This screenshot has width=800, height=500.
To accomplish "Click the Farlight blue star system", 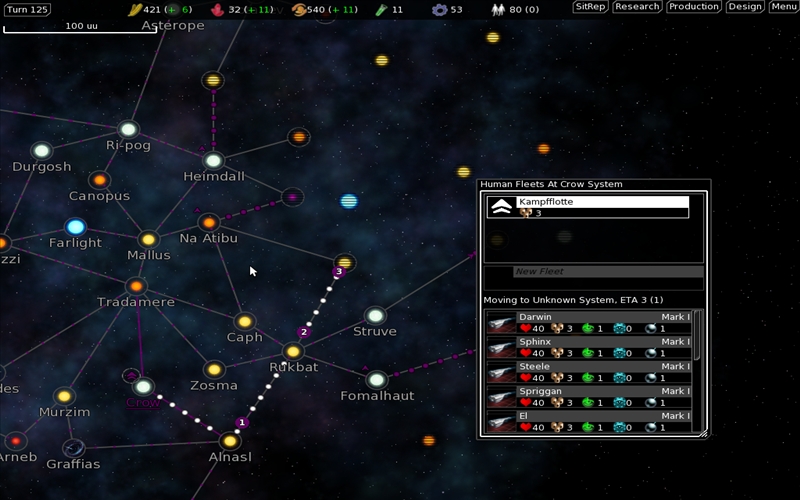I will (x=75, y=227).
